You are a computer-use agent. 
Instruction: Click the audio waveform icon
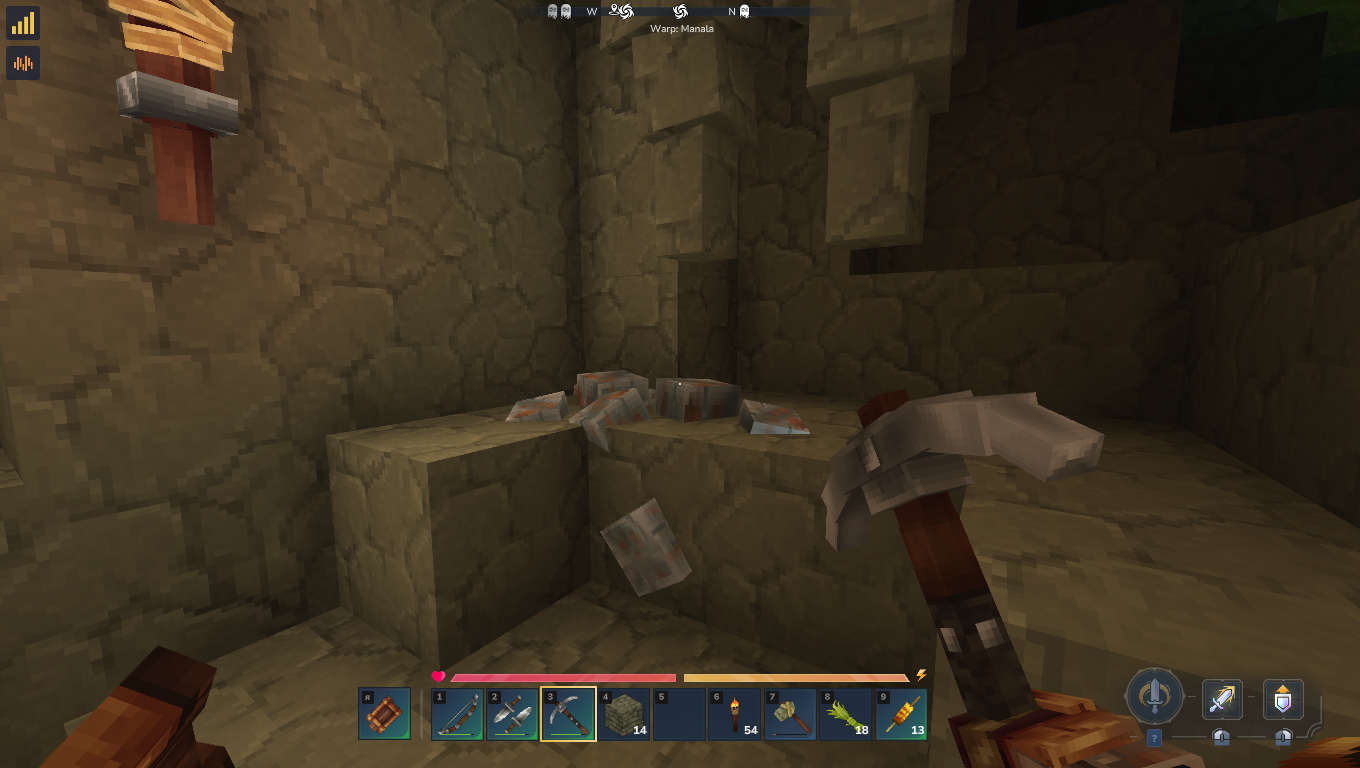(x=23, y=63)
